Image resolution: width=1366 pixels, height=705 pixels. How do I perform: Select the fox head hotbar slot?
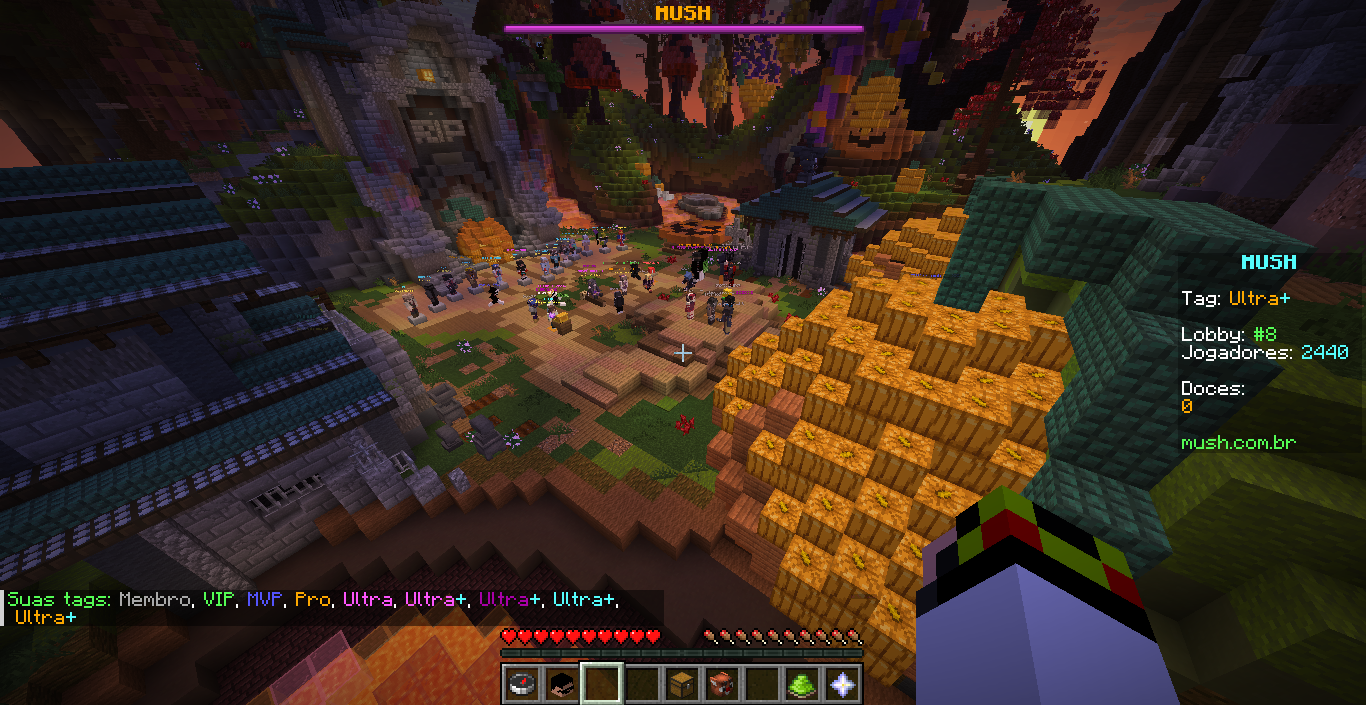click(722, 684)
